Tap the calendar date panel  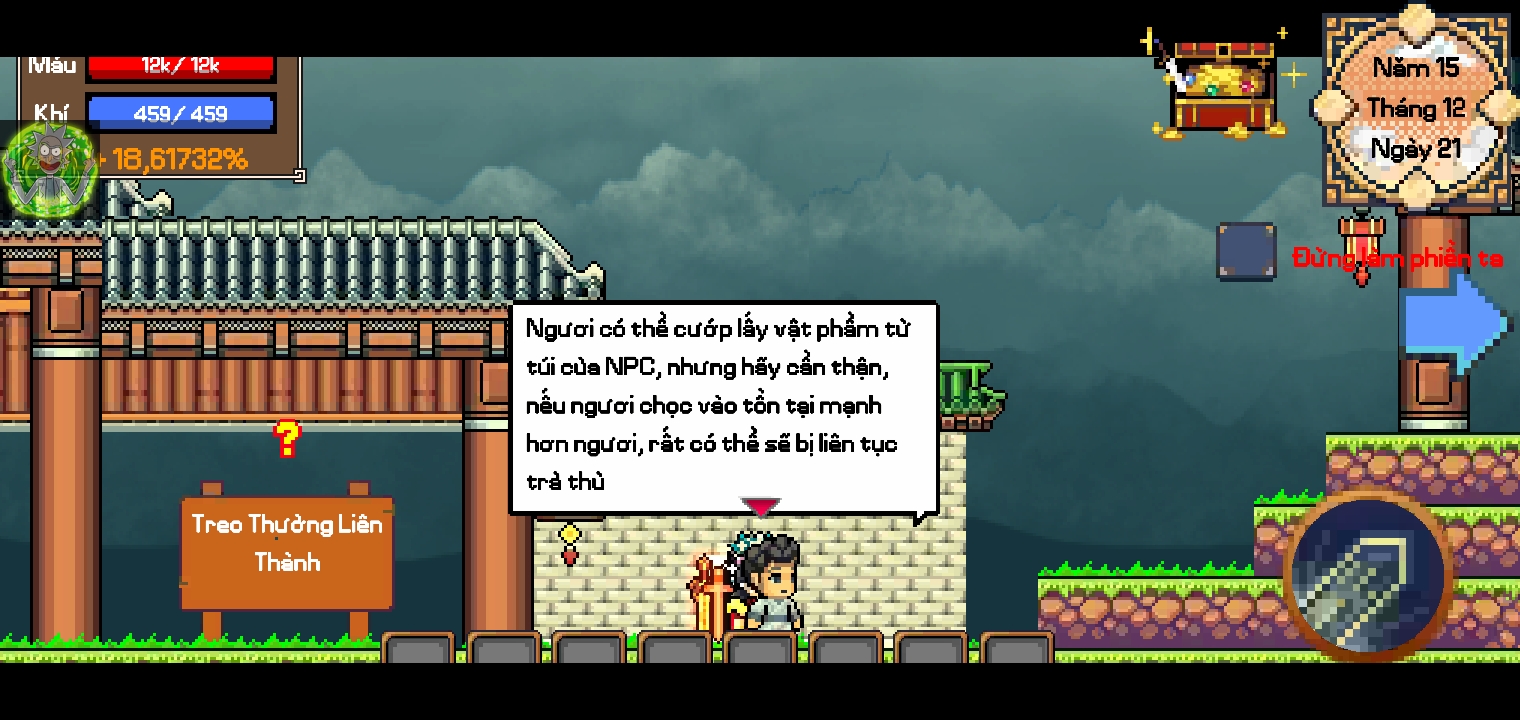coord(1416,108)
